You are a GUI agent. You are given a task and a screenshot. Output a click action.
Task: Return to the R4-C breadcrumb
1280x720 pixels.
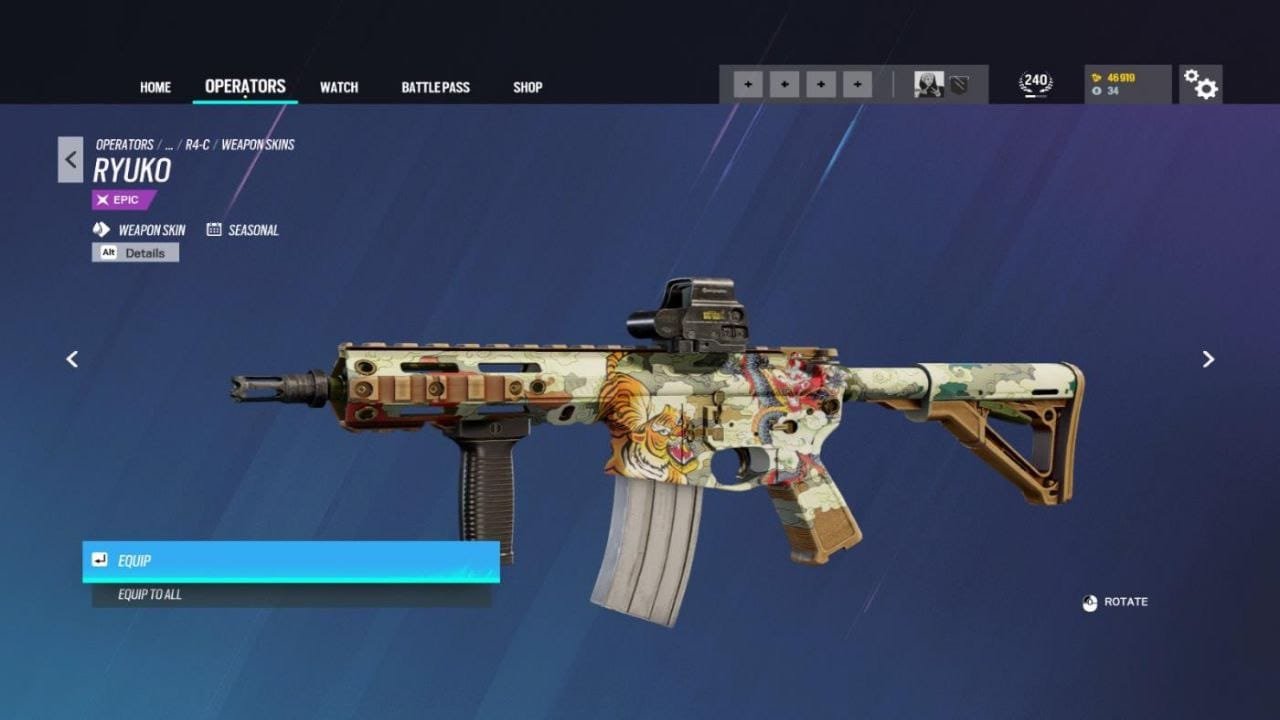197,144
